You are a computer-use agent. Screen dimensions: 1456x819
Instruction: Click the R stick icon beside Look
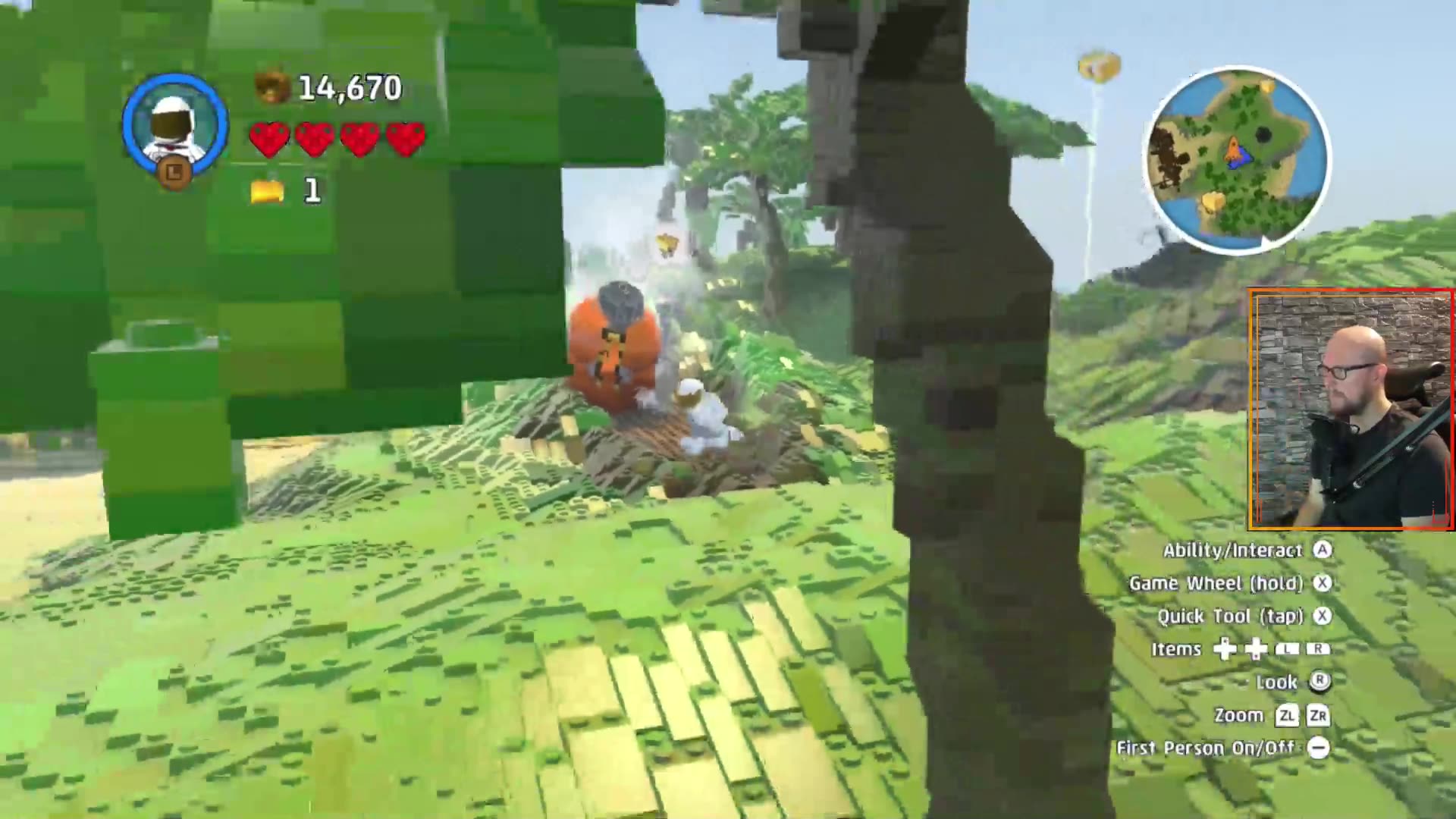1321,682
